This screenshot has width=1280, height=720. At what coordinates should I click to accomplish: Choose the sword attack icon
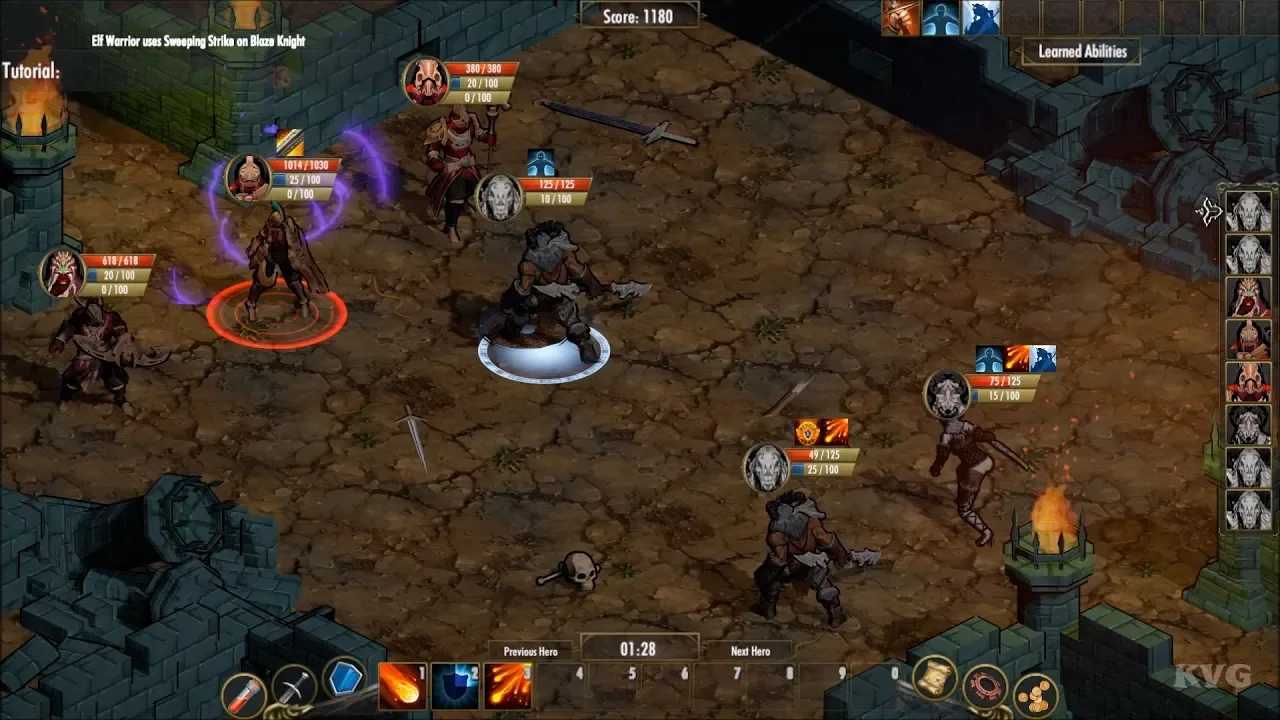294,687
